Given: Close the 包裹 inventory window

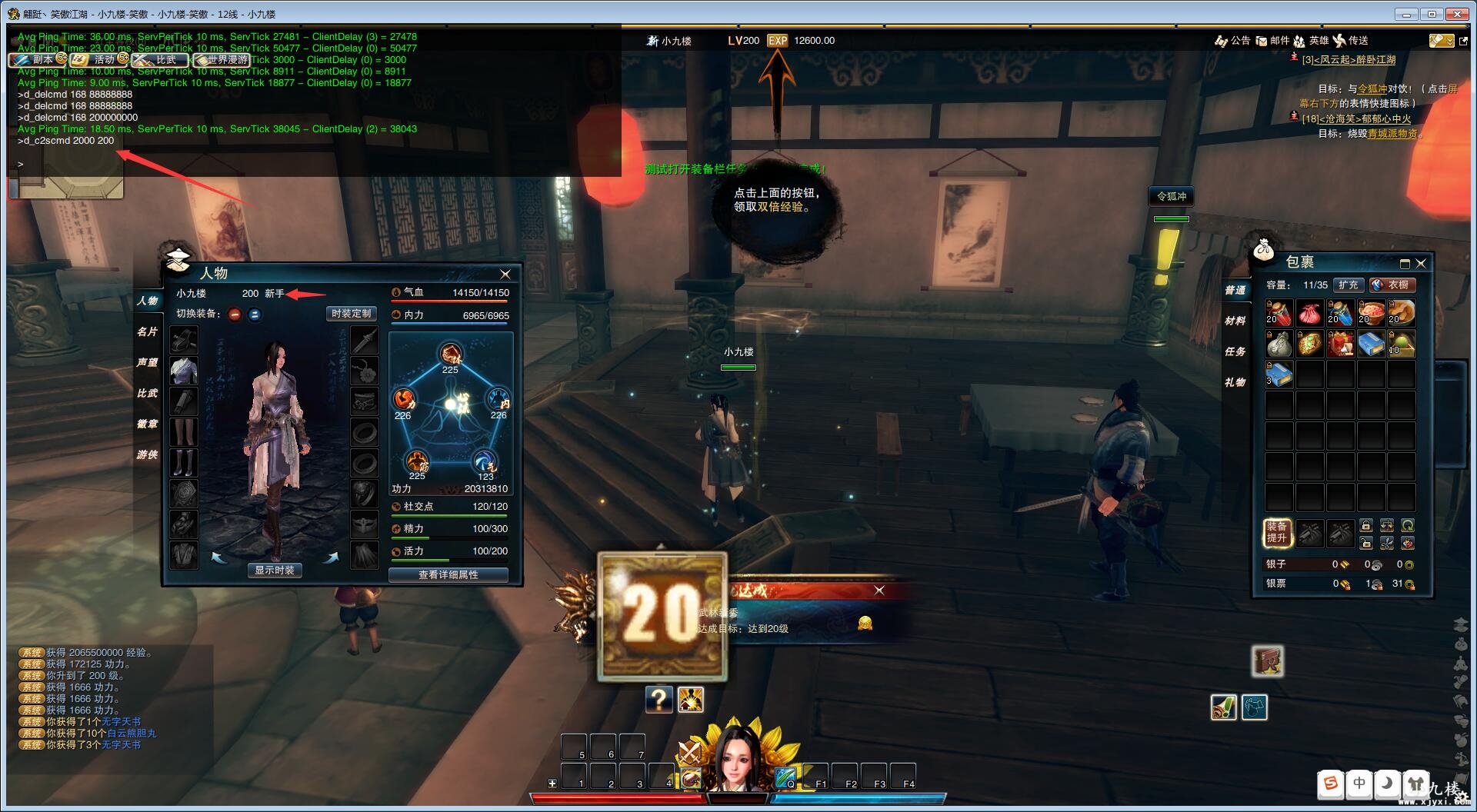Looking at the screenshot, I should (x=1421, y=264).
